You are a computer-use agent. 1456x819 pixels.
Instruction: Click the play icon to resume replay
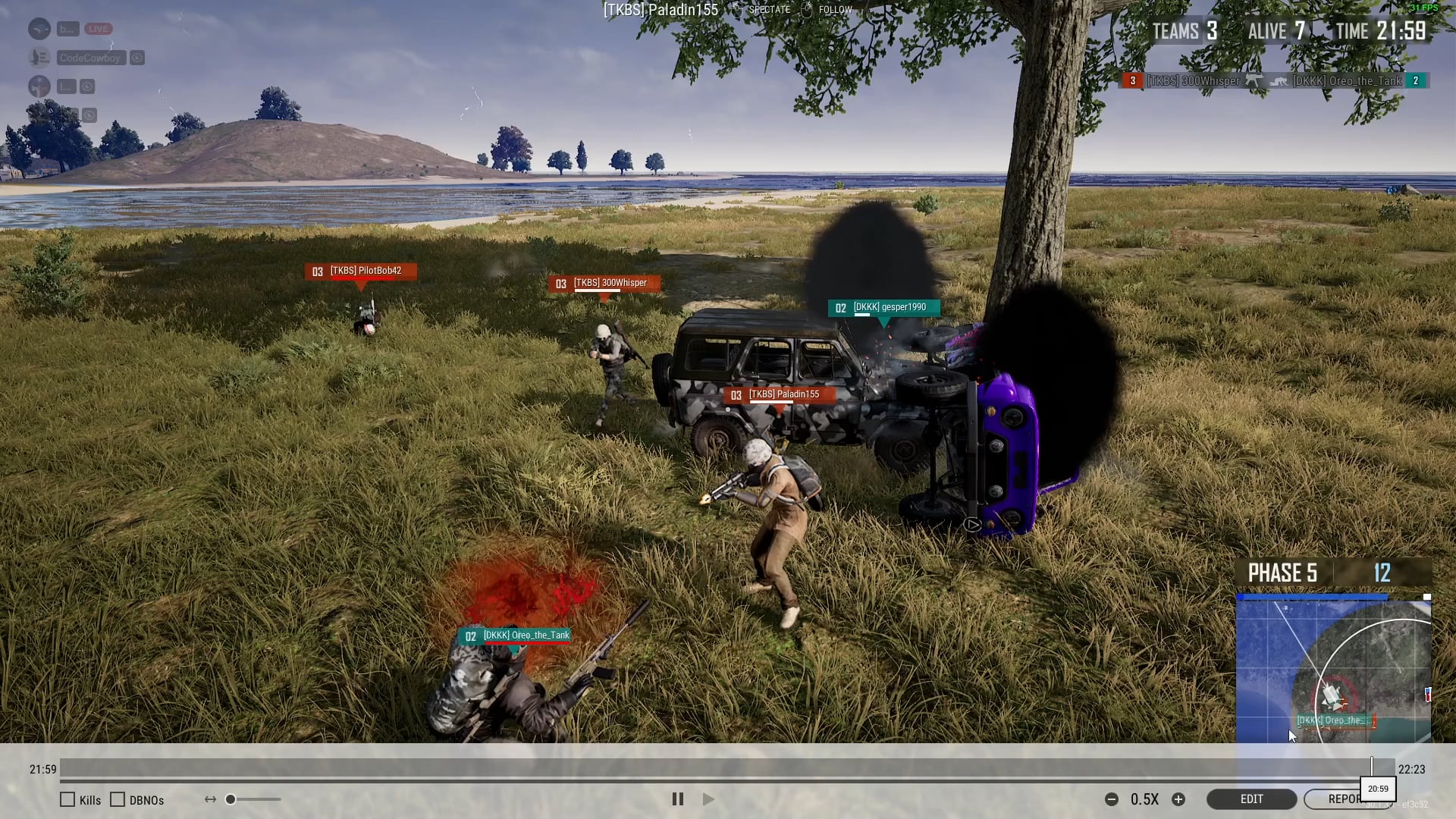pyautogui.click(x=708, y=799)
